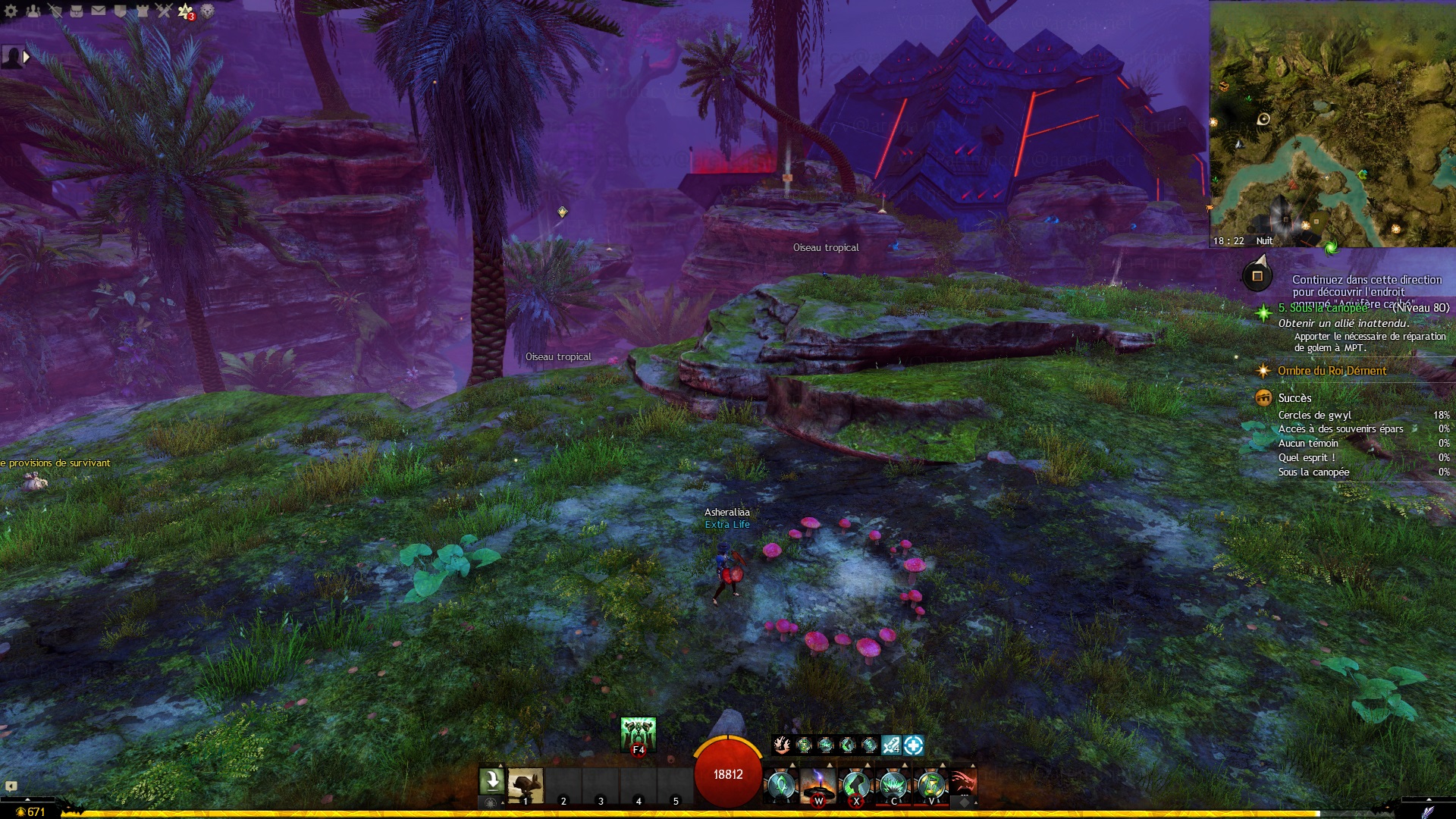Select the Ombre du Roi Dément event
1456x819 pixels.
point(1332,371)
